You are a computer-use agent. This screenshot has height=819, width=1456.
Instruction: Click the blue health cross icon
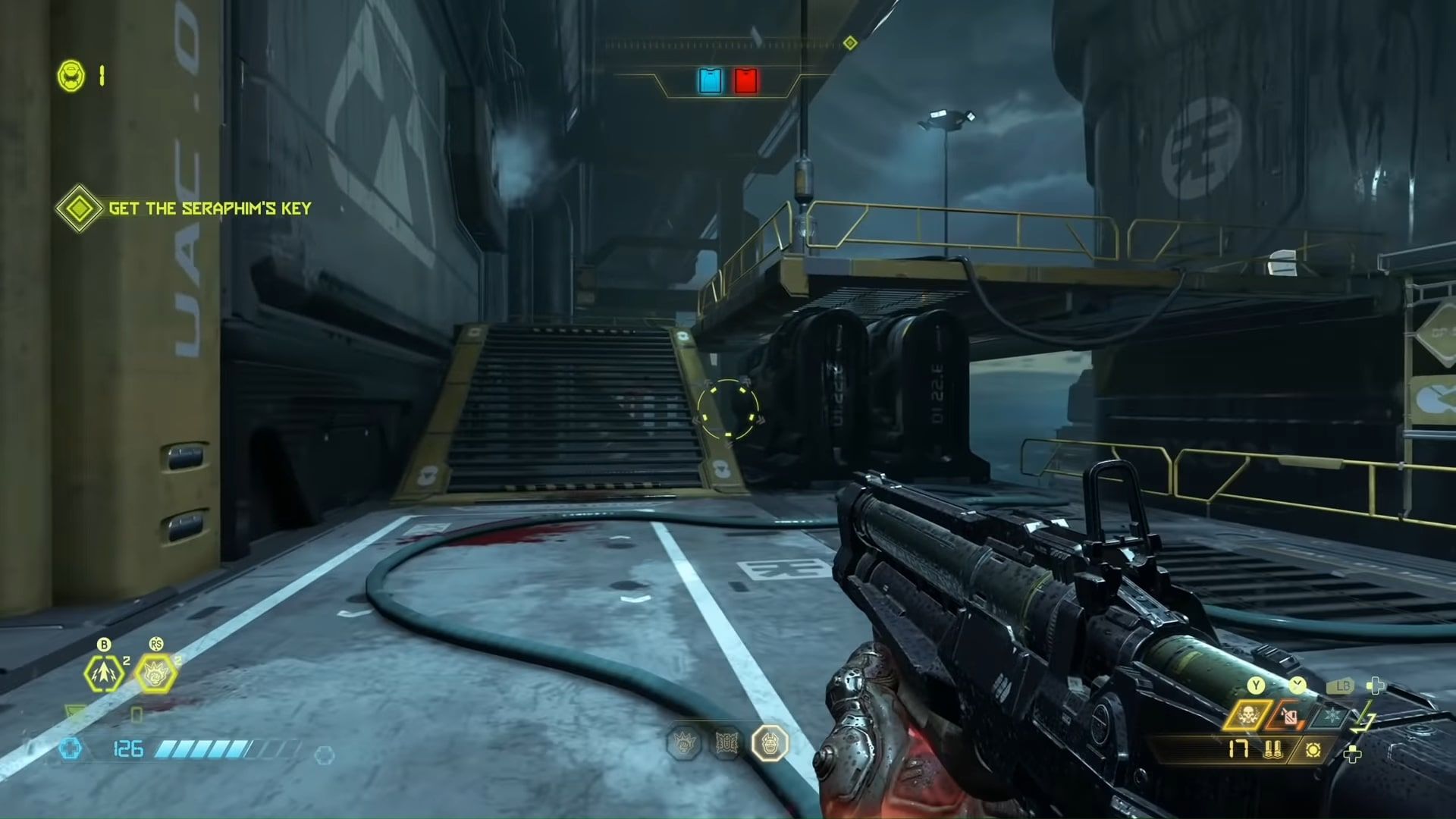(x=71, y=749)
